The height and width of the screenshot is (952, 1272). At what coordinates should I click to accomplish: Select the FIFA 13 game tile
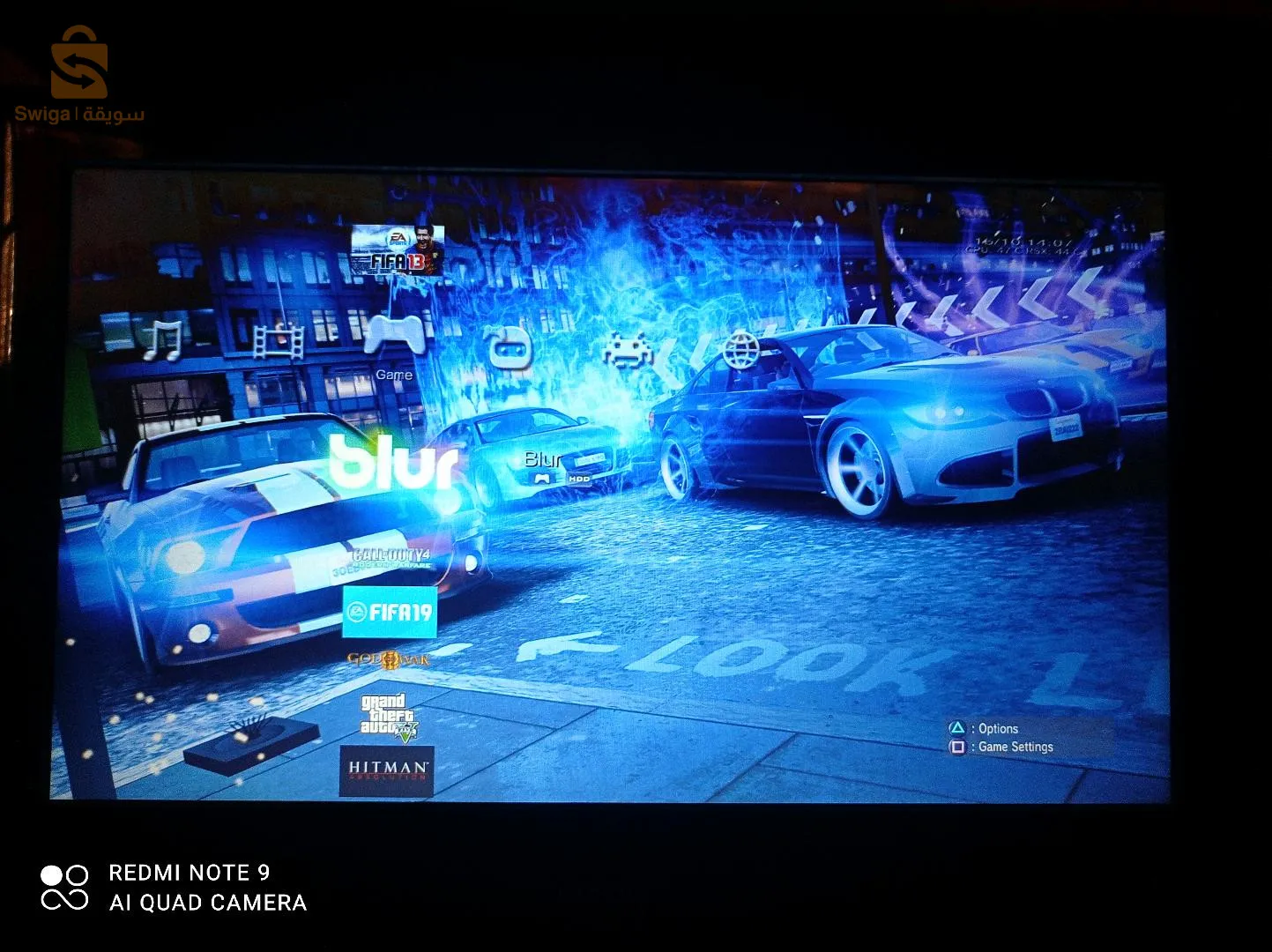(398, 250)
